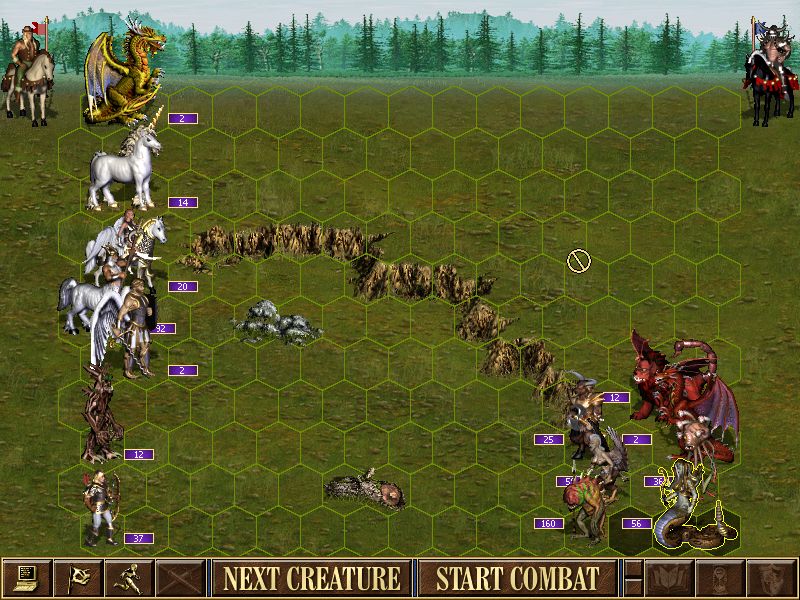Click the surrender flag button

coord(78,578)
